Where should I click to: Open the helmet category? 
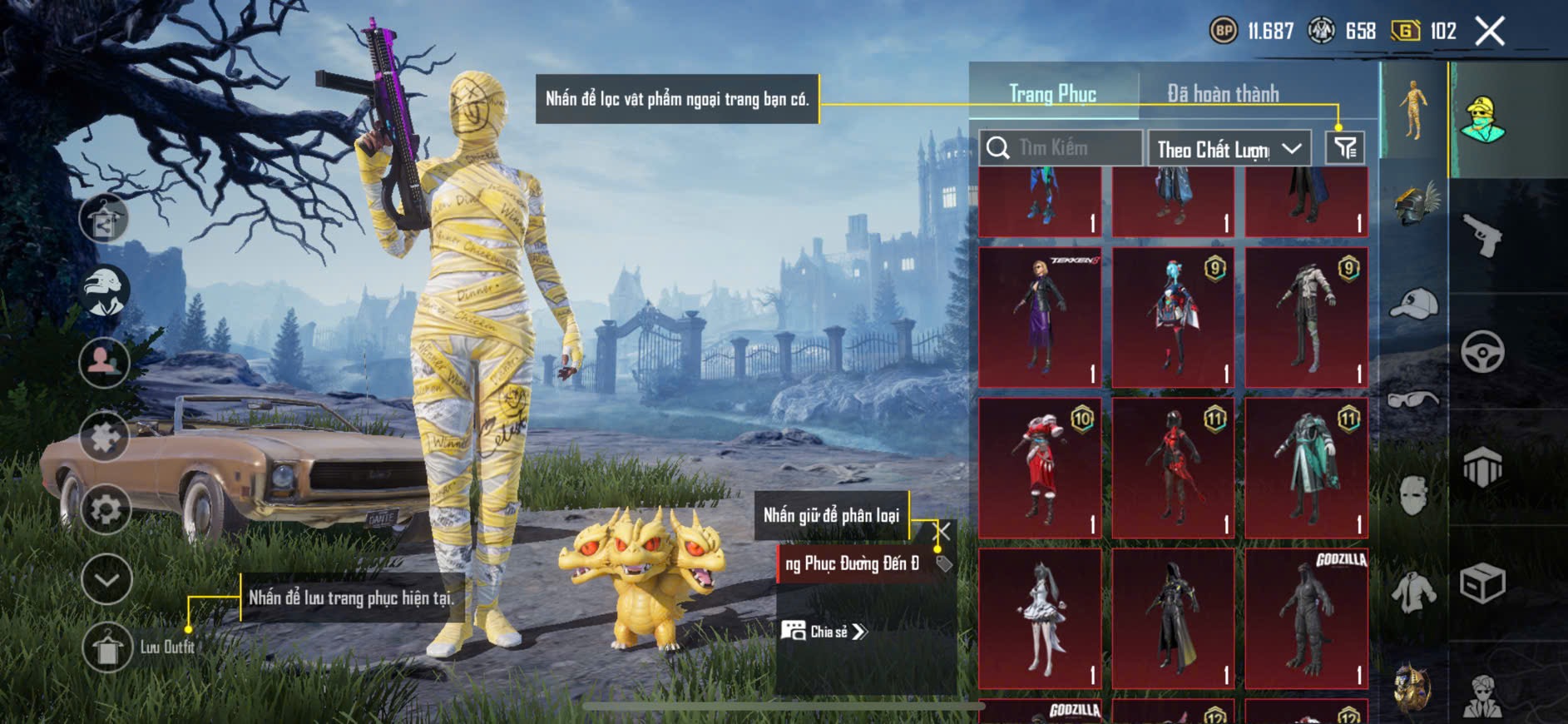coord(1415,204)
